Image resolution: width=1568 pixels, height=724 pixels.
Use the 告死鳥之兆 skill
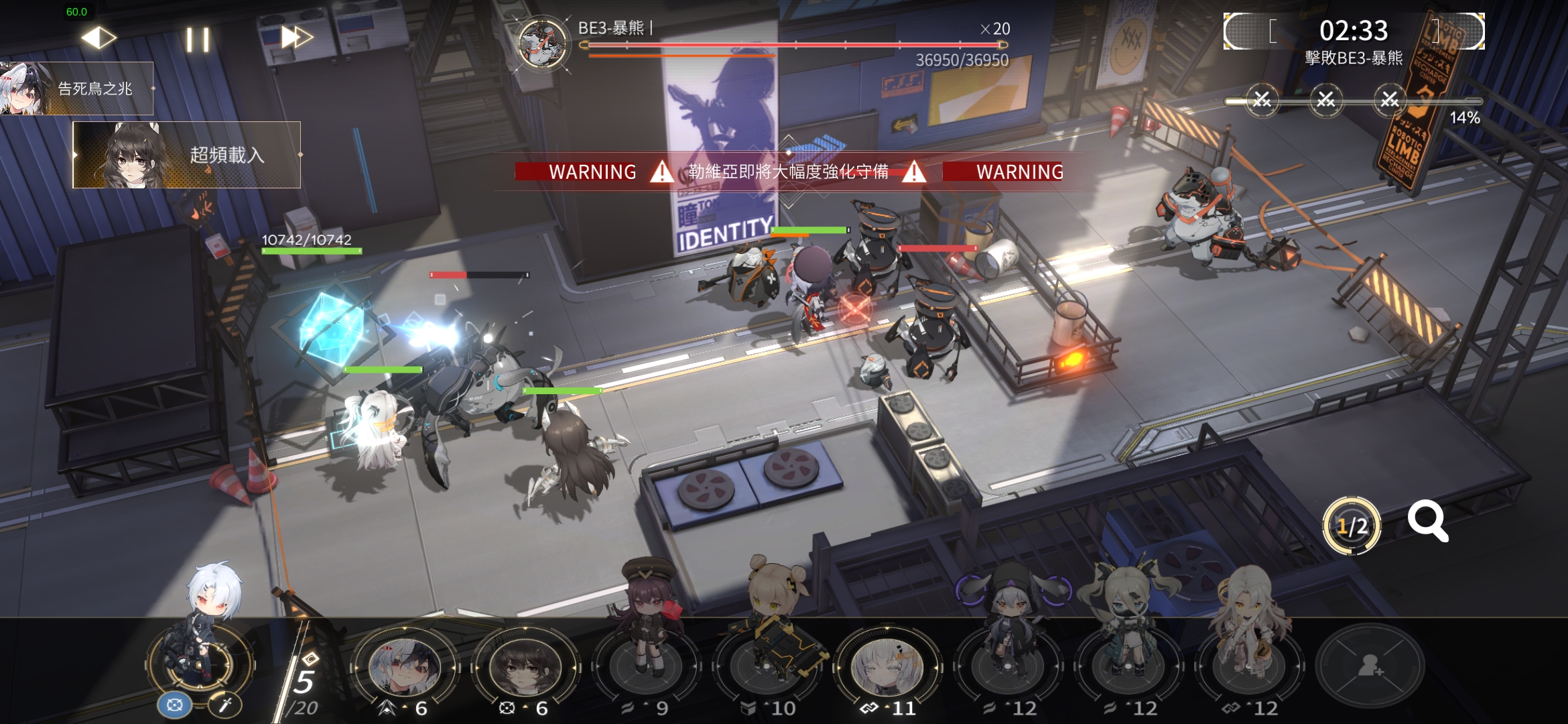click(x=77, y=88)
